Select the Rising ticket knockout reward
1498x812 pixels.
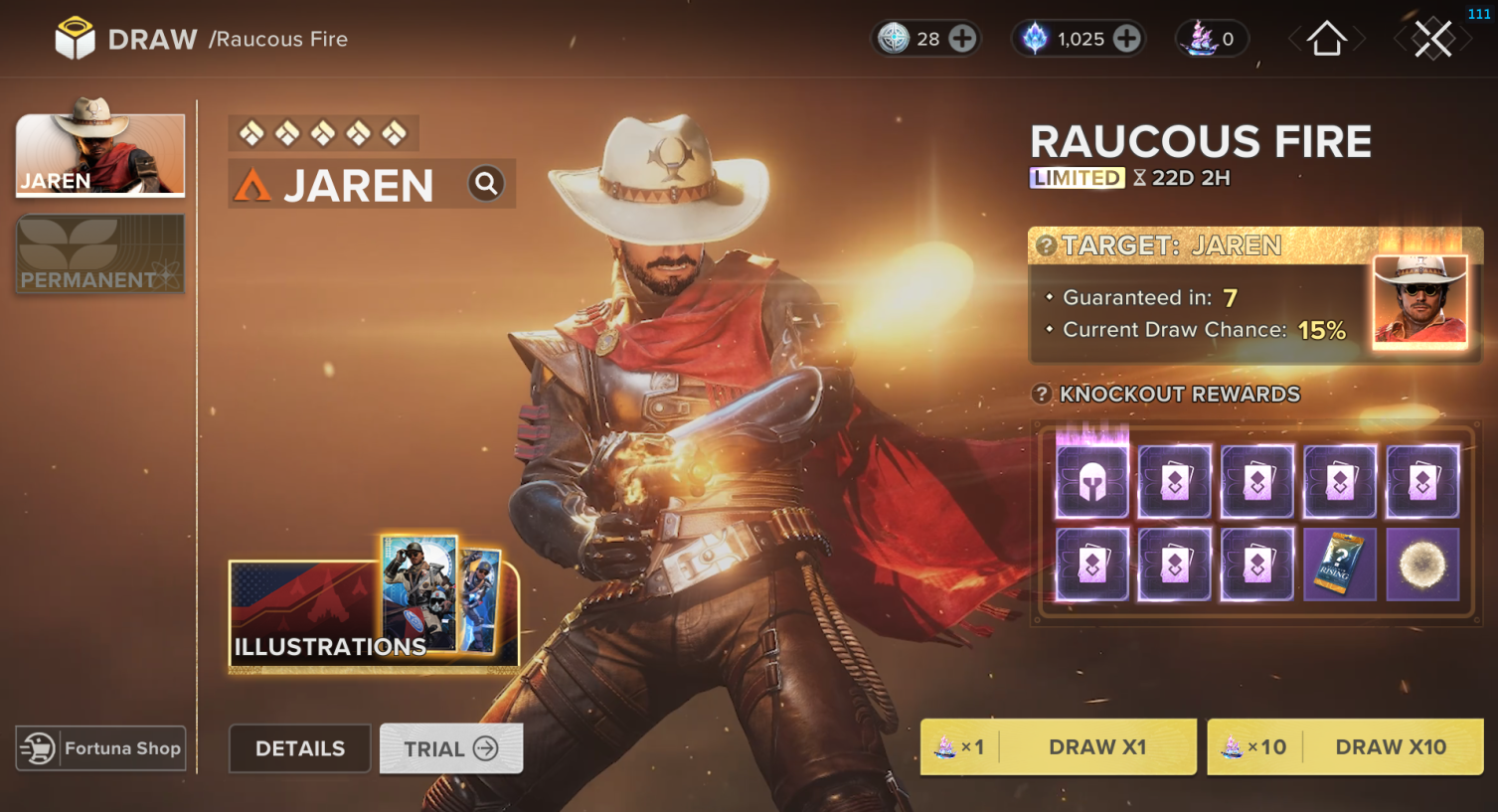1339,565
